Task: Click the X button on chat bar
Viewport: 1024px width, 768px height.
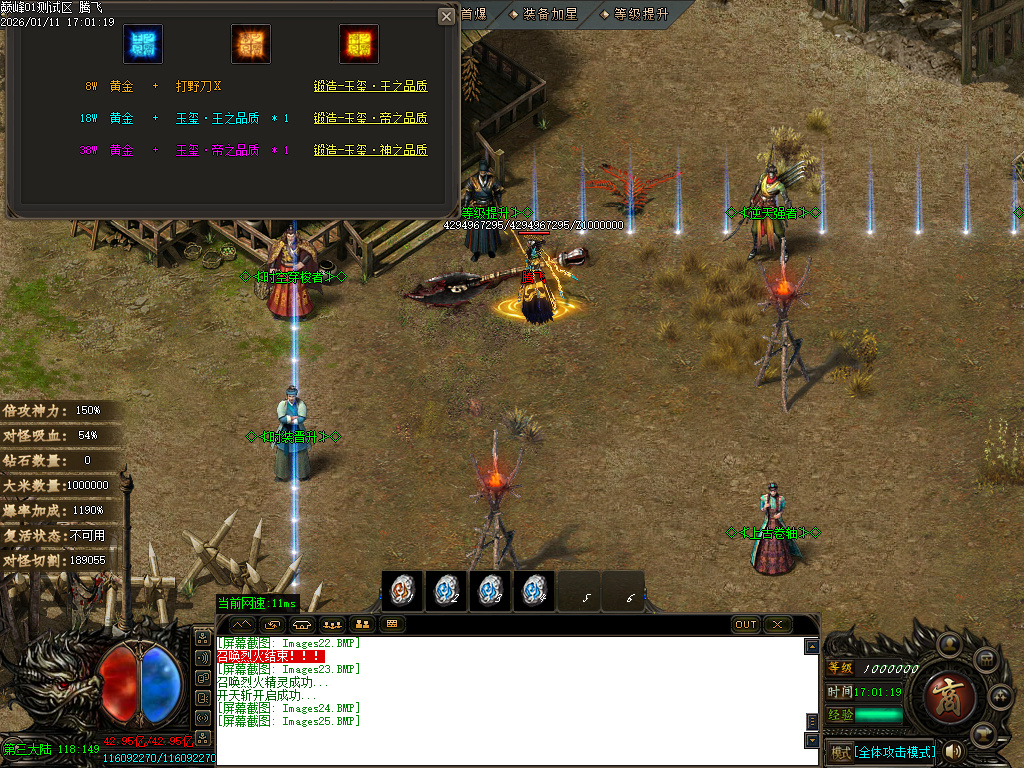Action: point(777,625)
